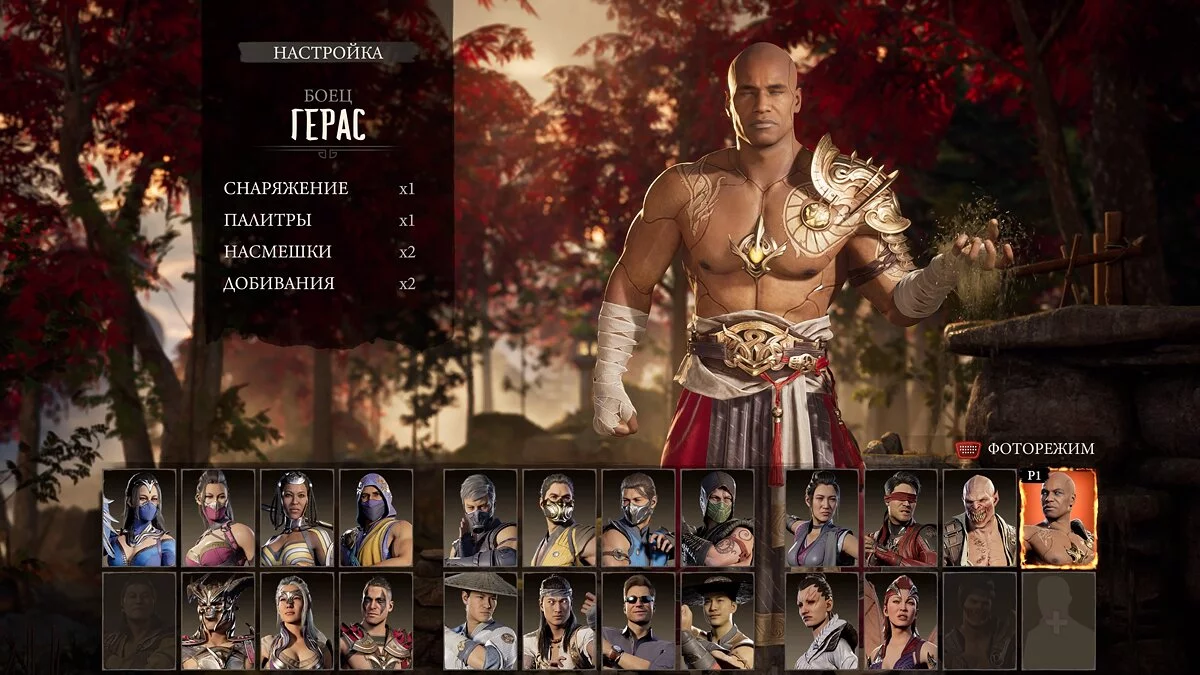
Task: Pick Kenshi wearing the red blindfold
Action: 900,518
